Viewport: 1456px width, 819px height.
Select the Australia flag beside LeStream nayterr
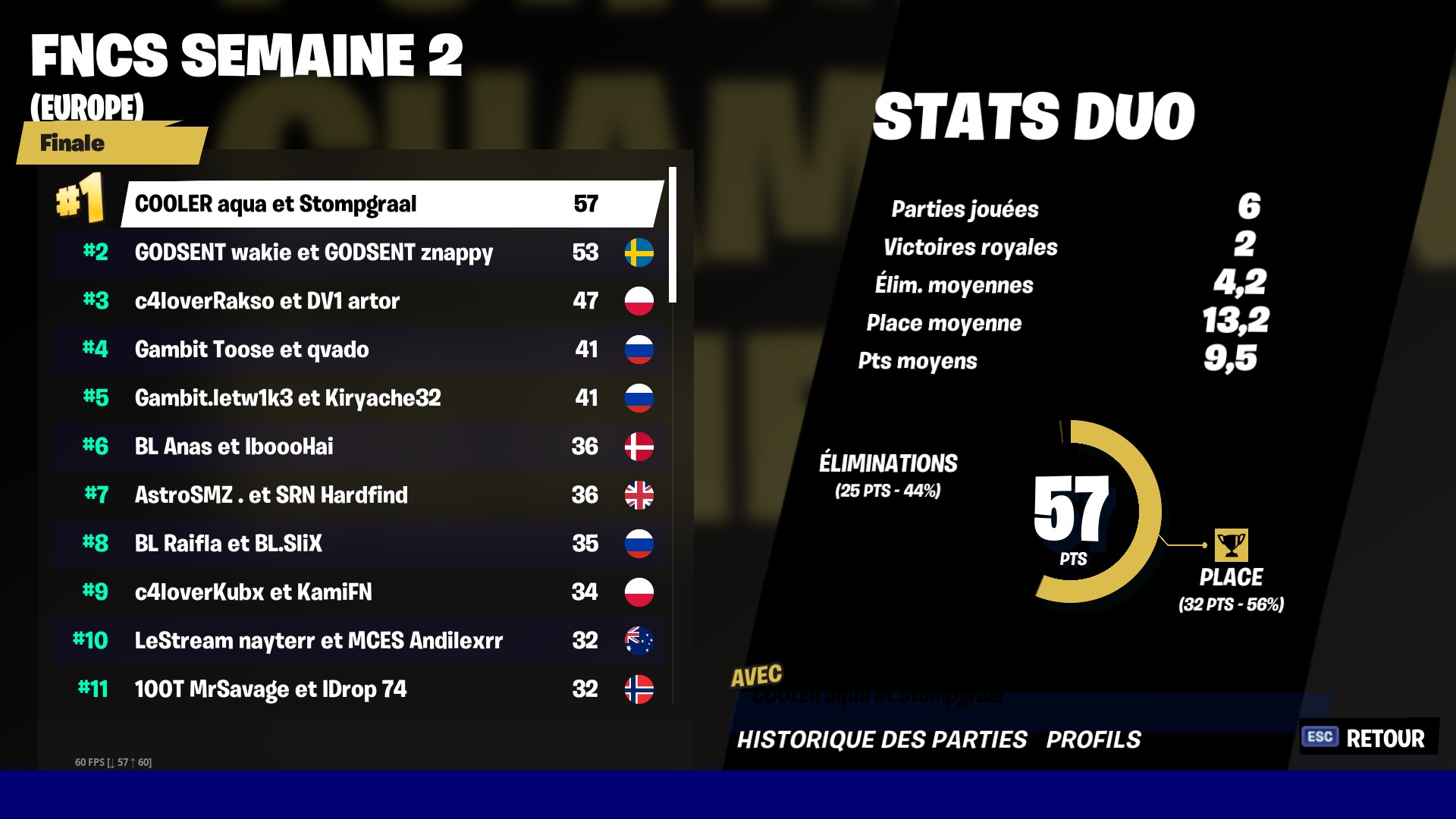click(x=641, y=641)
